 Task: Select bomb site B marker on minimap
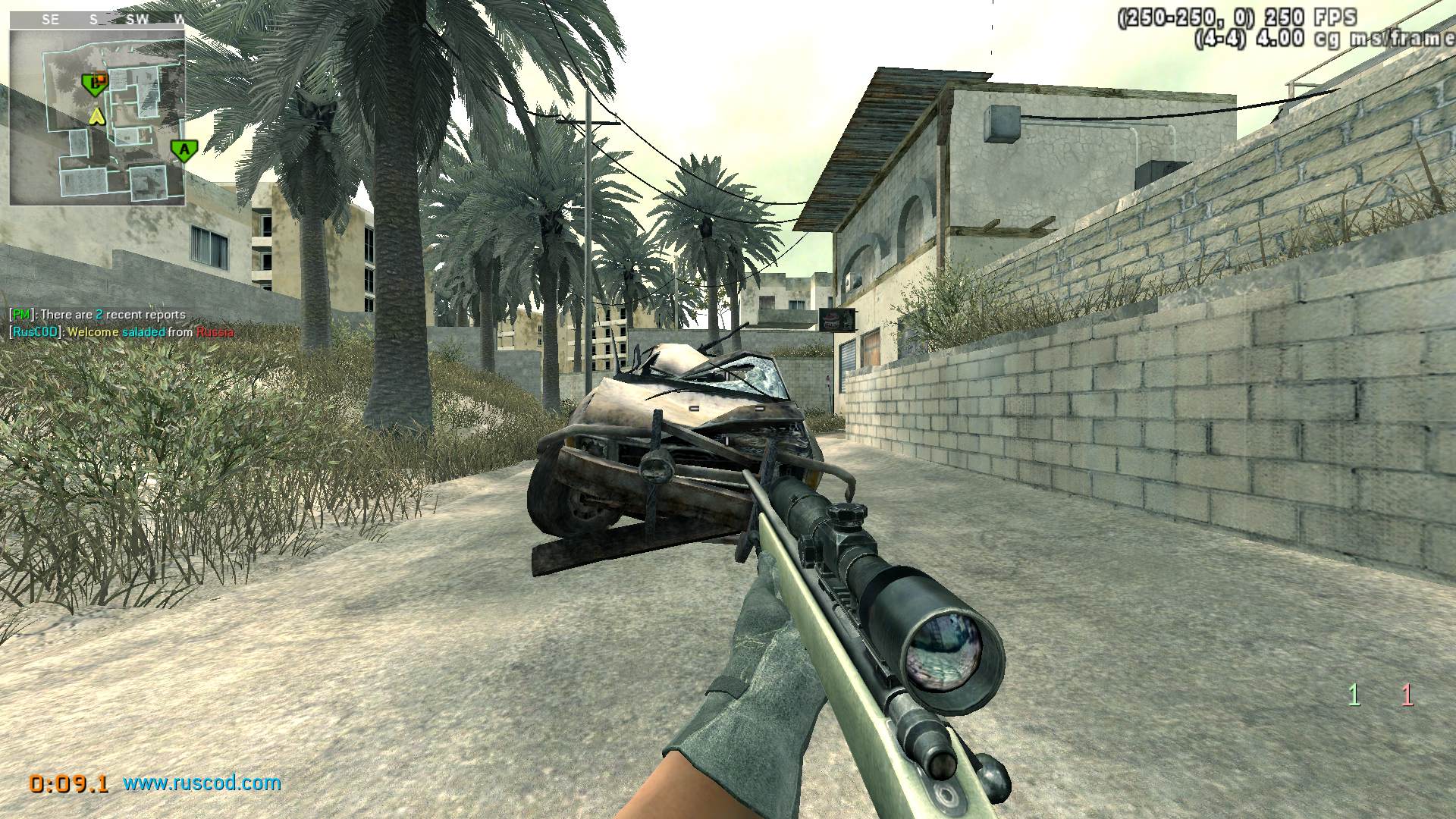pos(94,83)
